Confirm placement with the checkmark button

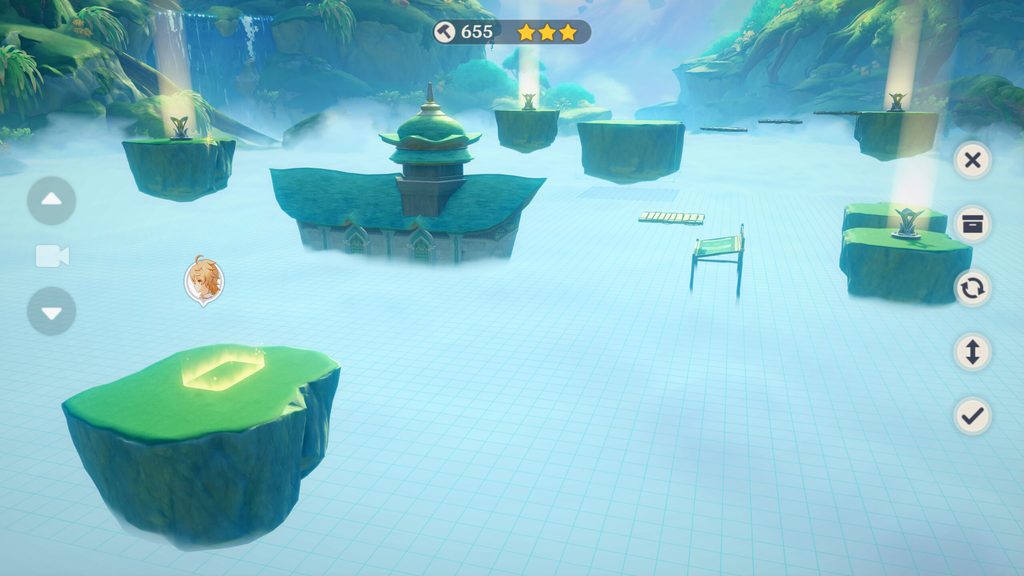click(x=972, y=415)
